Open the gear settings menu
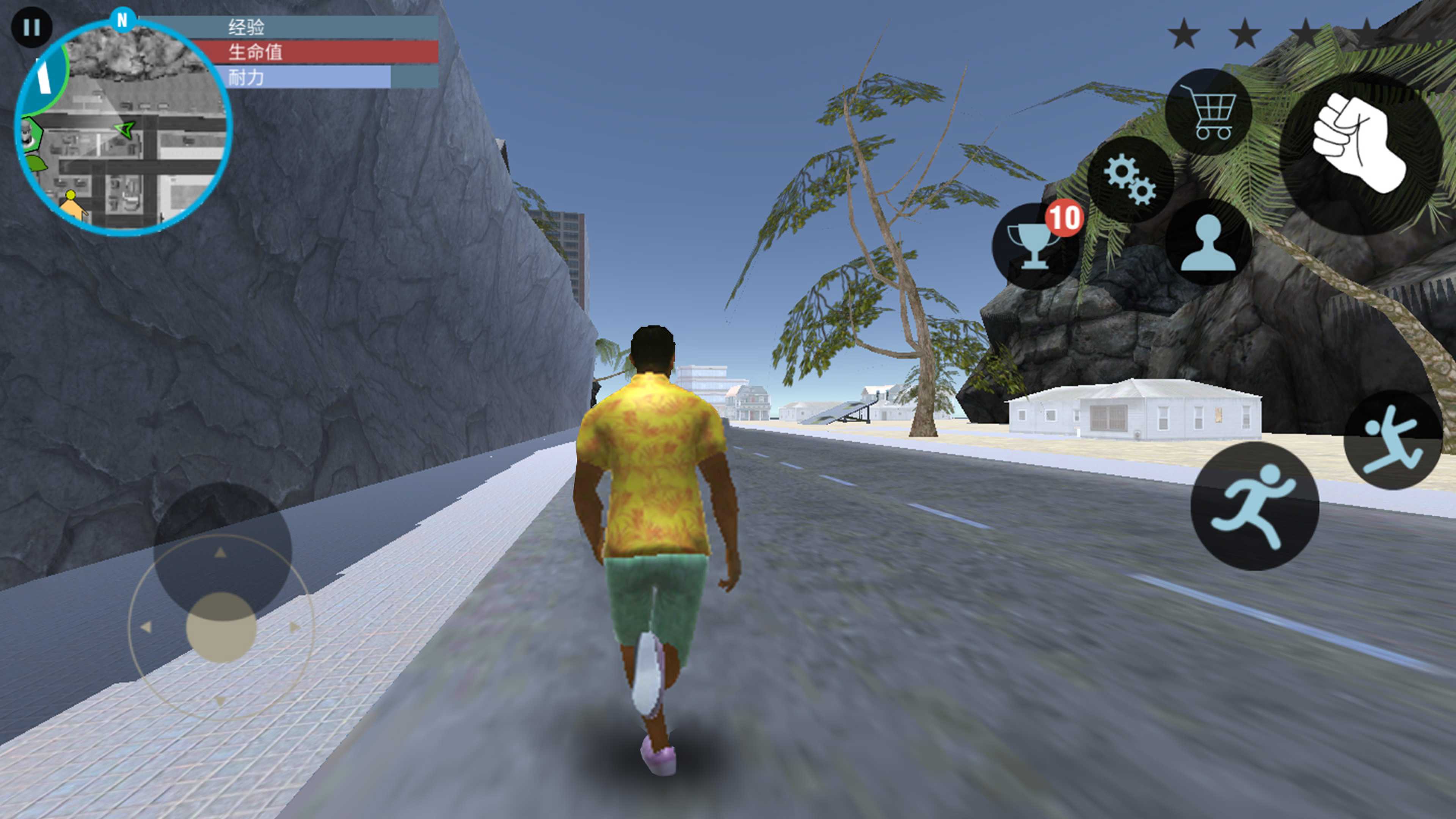The image size is (1456, 819). (1130, 179)
